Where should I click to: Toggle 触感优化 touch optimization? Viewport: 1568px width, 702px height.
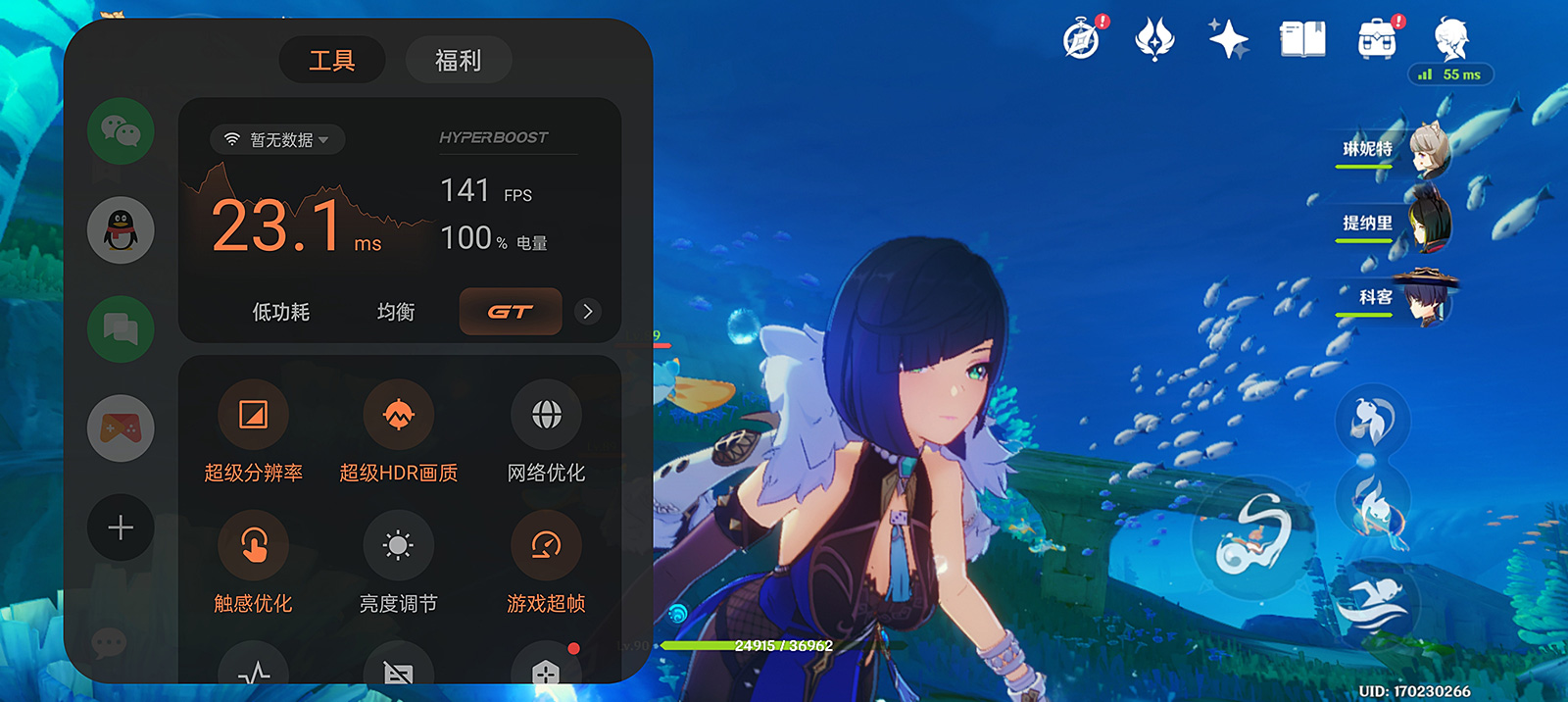pyautogui.click(x=253, y=545)
